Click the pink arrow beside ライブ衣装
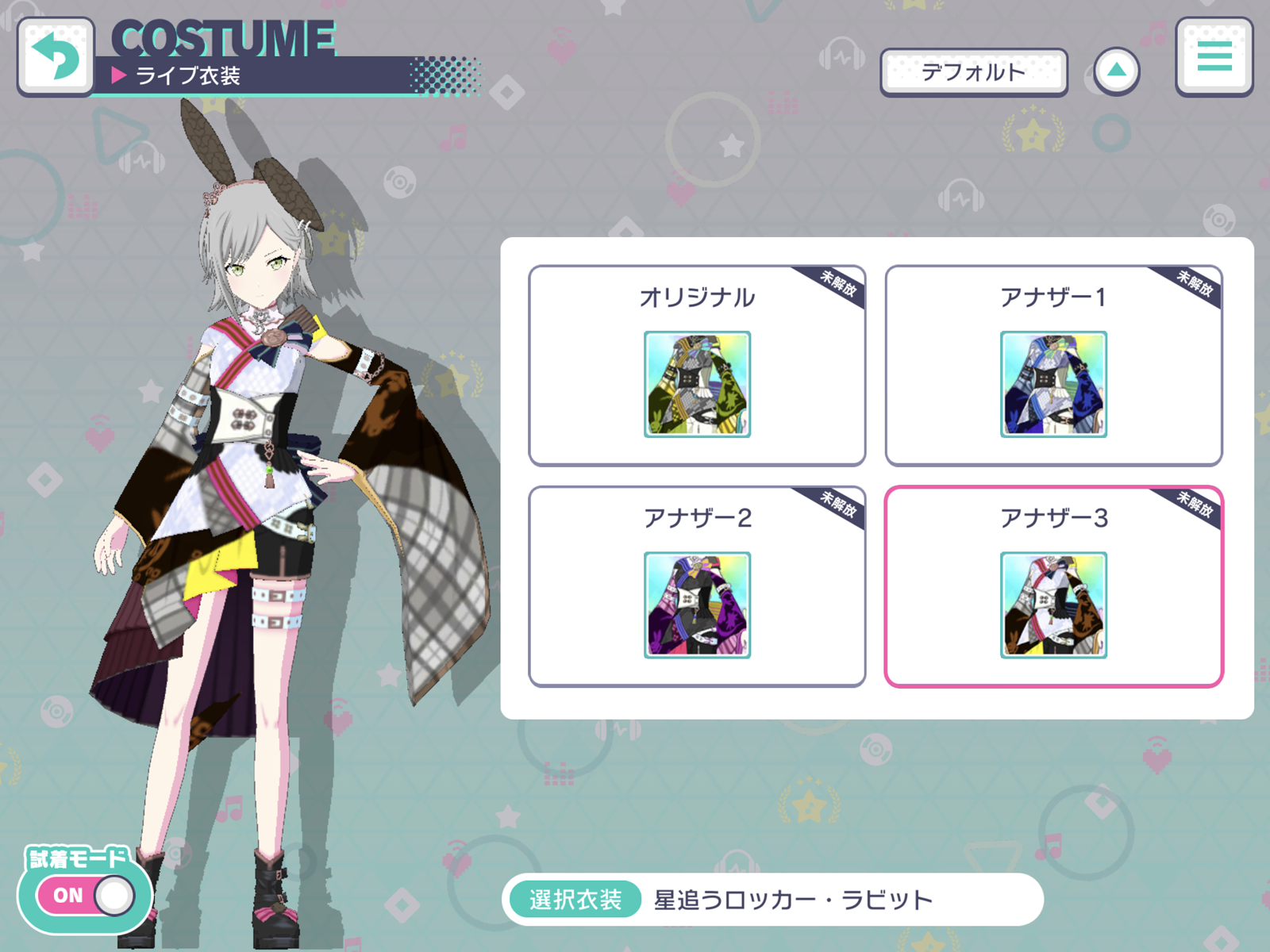Viewport: 1270px width, 952px height. (121, 75)
